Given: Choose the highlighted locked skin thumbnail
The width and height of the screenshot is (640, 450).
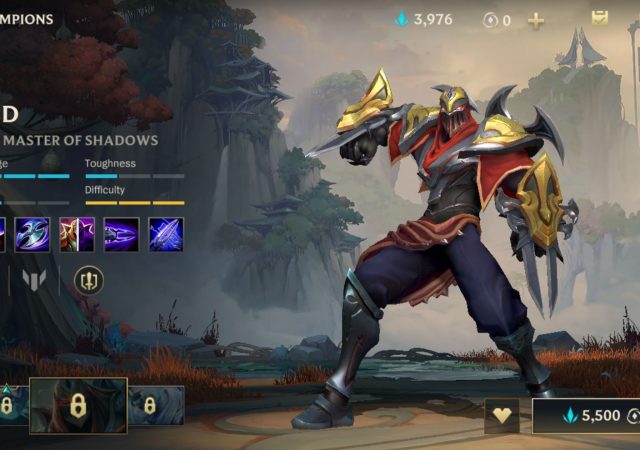Looking at the screenshot, I should [78, 405].
